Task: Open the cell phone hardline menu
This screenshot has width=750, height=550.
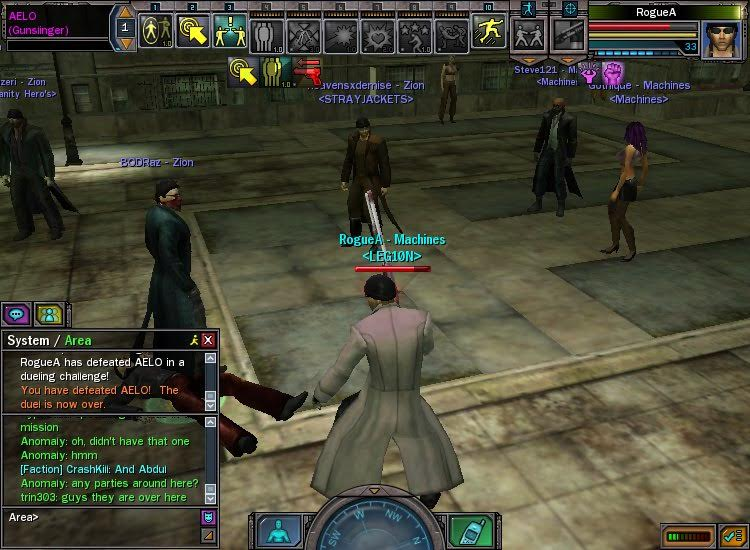Action: click(x=470, y=528)
